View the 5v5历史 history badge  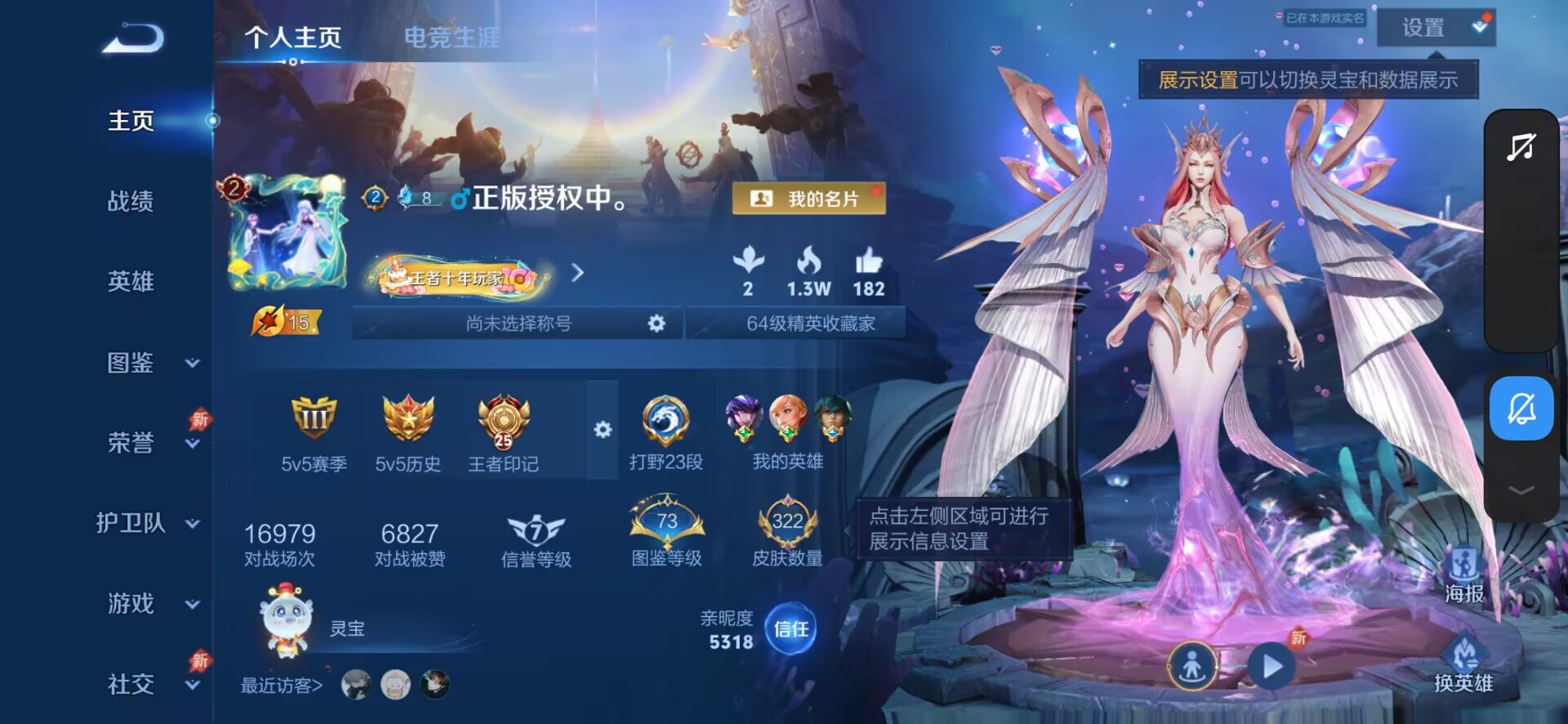[x=408, y=427]
